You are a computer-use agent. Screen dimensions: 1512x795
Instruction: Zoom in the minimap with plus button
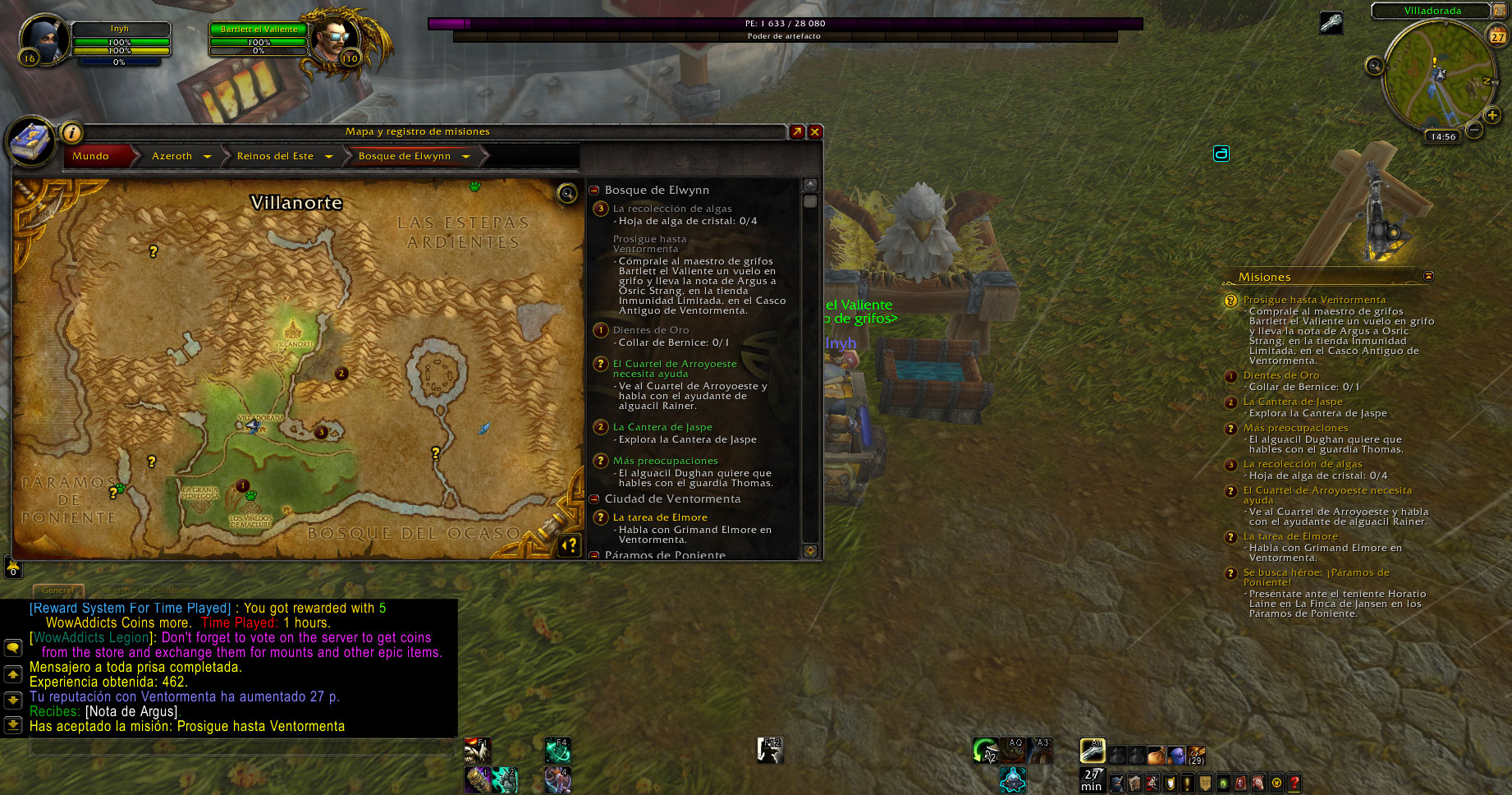[1492, 115]
